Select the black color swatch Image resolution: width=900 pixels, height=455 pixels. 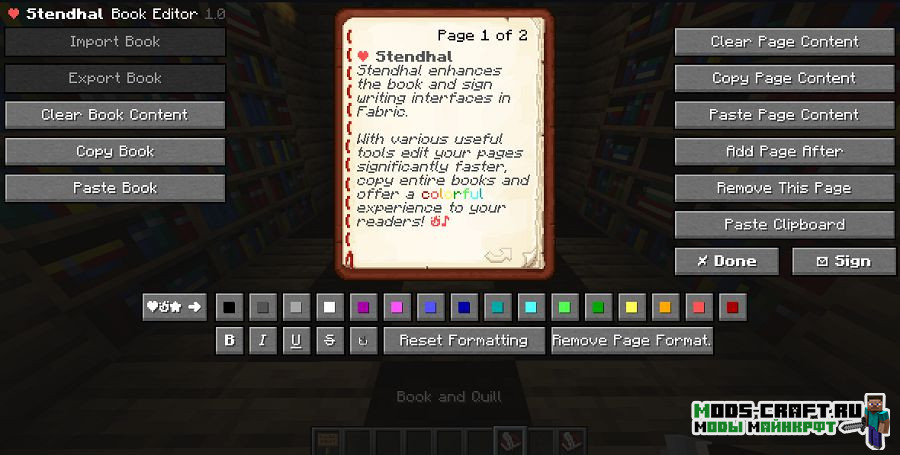(230, 307)
